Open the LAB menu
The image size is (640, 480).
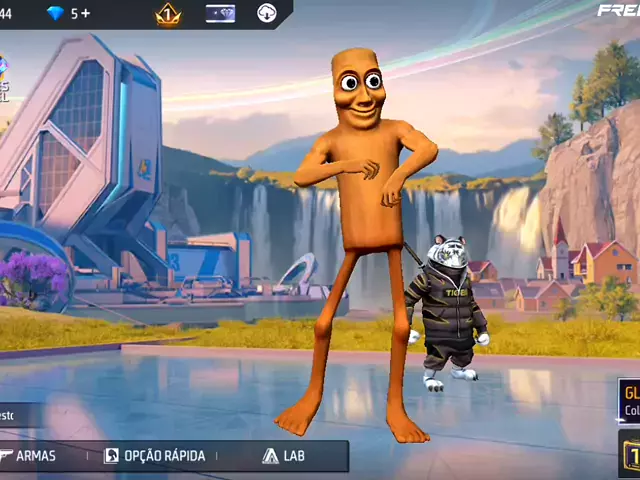tap(283, 456)
